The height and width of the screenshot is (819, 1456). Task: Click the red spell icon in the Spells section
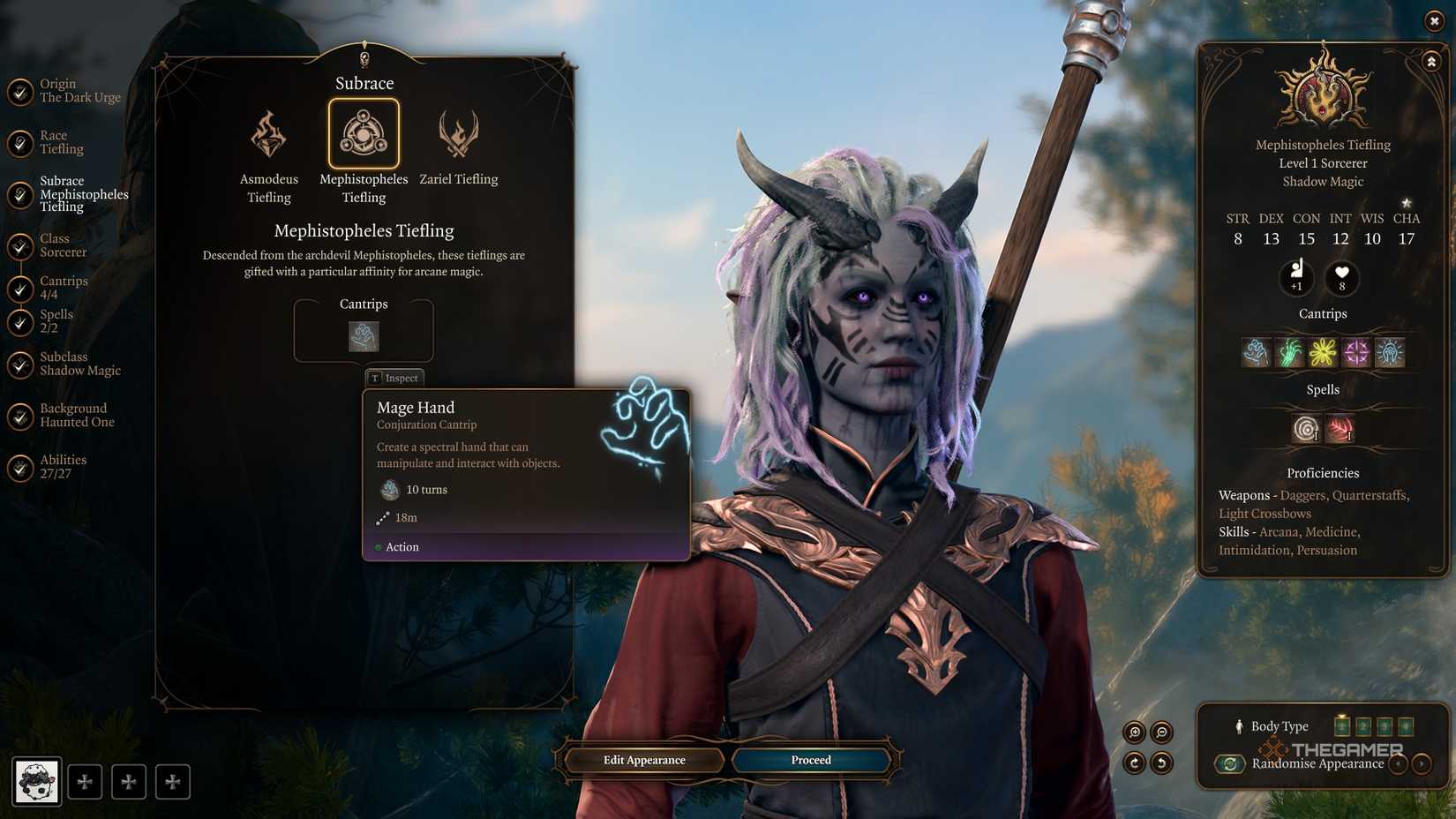[x=1342, y=429]
